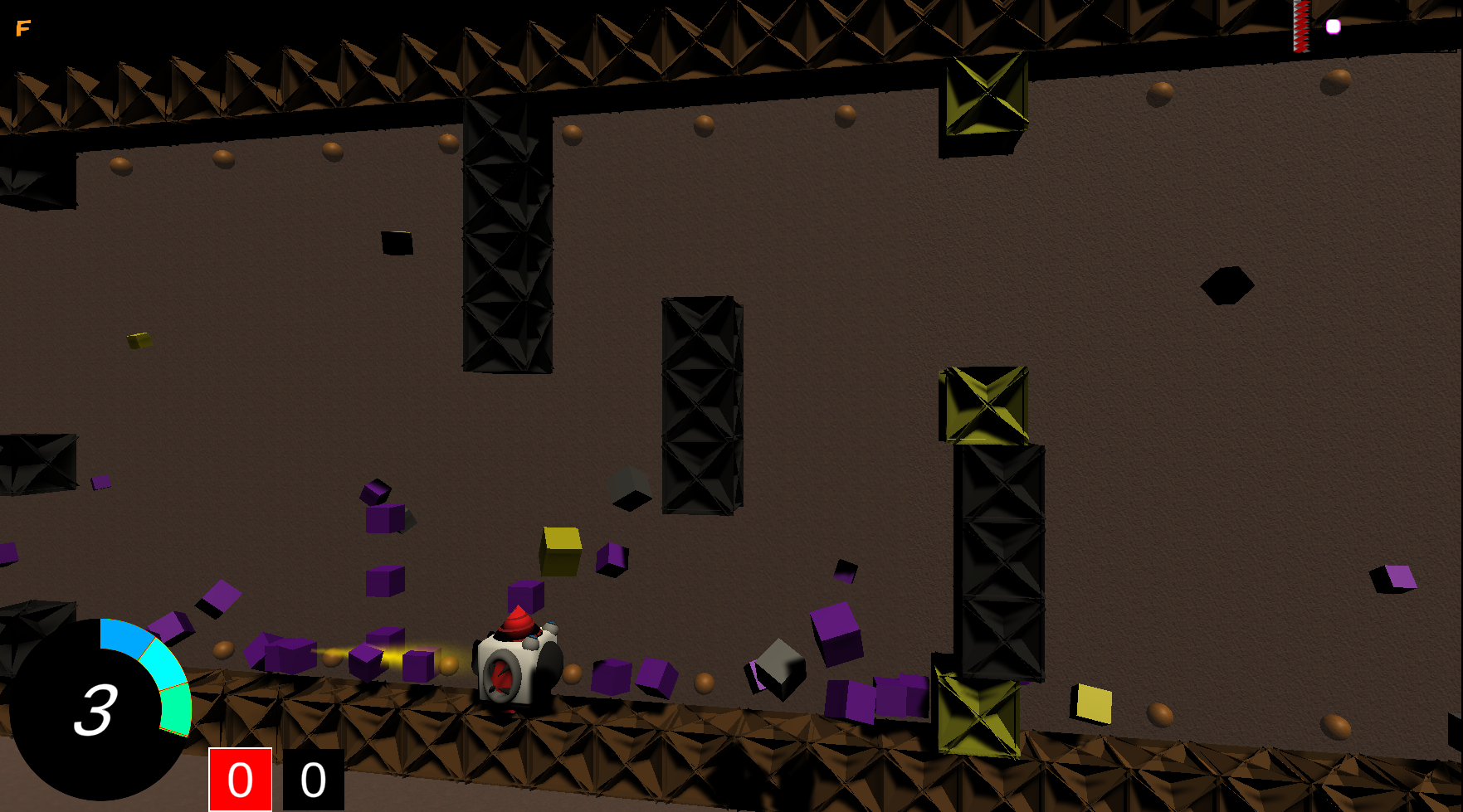Select the red spring coil icon top-right

tap(1301, 25)
